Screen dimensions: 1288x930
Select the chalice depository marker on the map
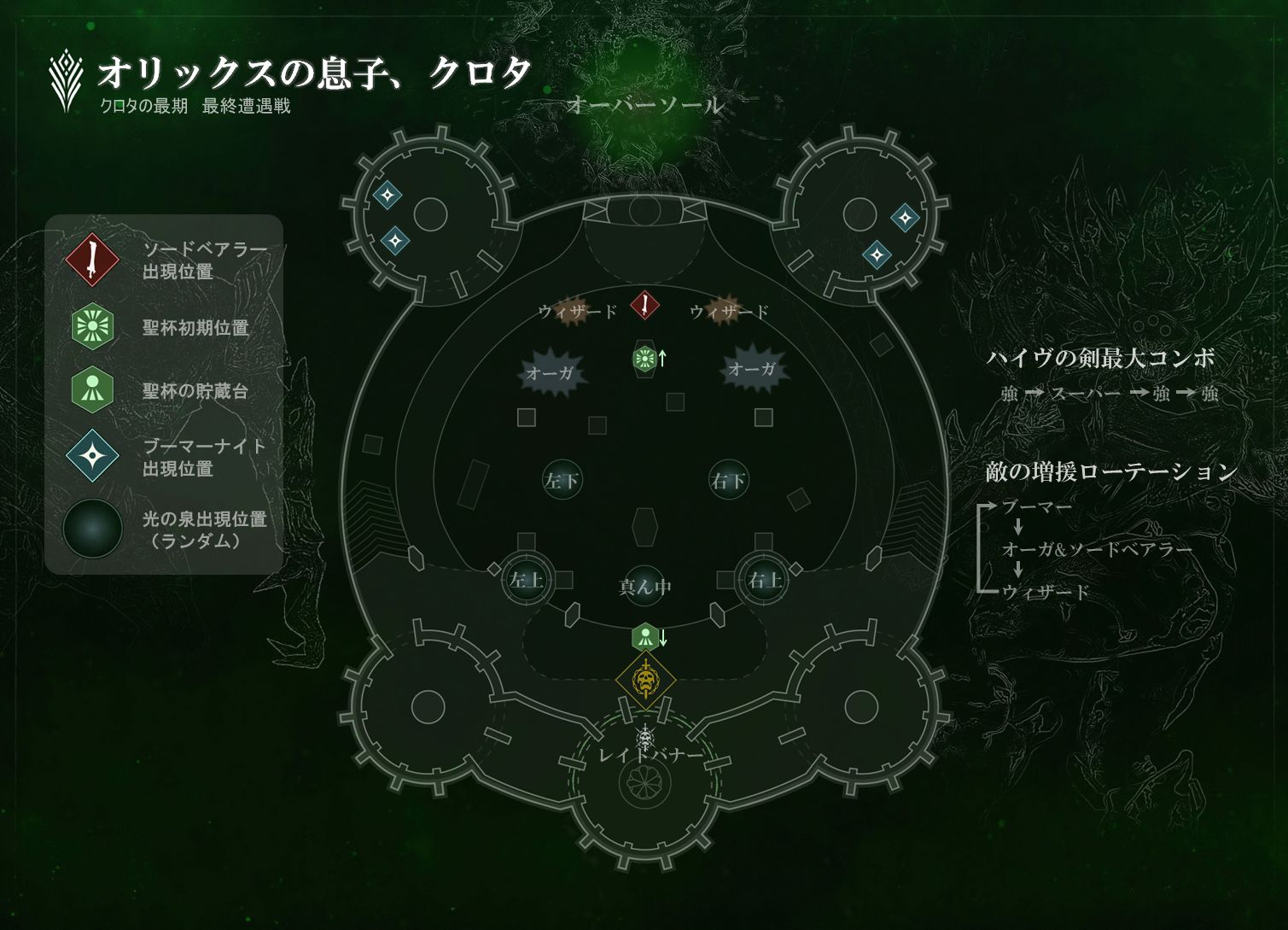[644, 637]
